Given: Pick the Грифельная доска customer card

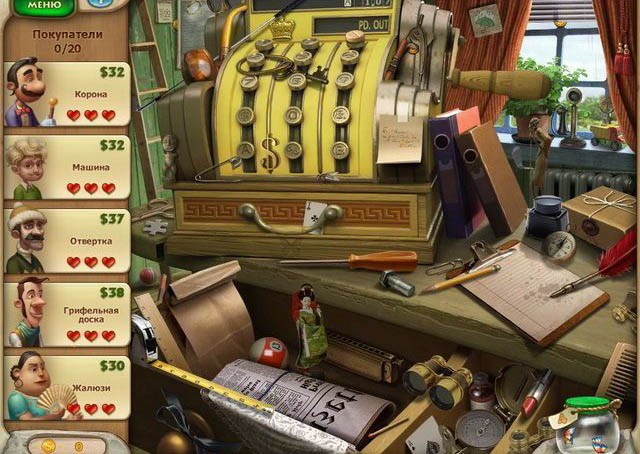Looking at the screenshot, I should click(68, 314).
